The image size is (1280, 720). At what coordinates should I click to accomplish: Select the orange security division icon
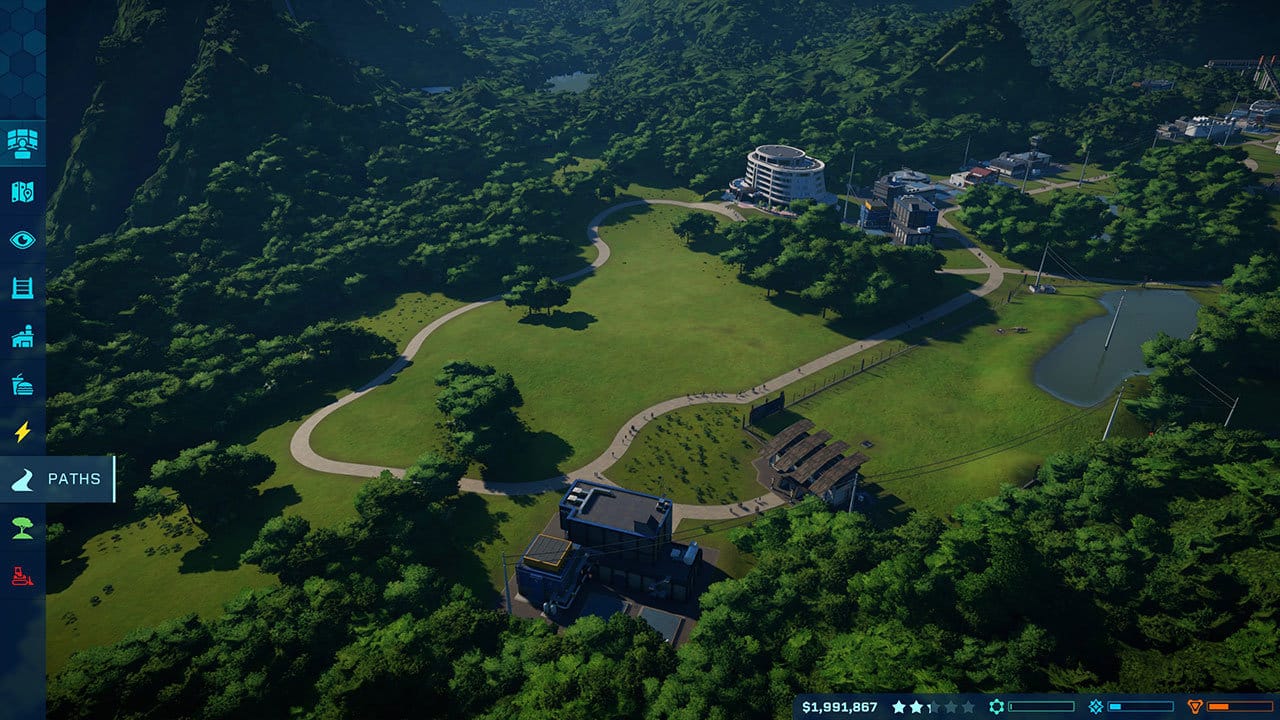tap(1195, 707)
